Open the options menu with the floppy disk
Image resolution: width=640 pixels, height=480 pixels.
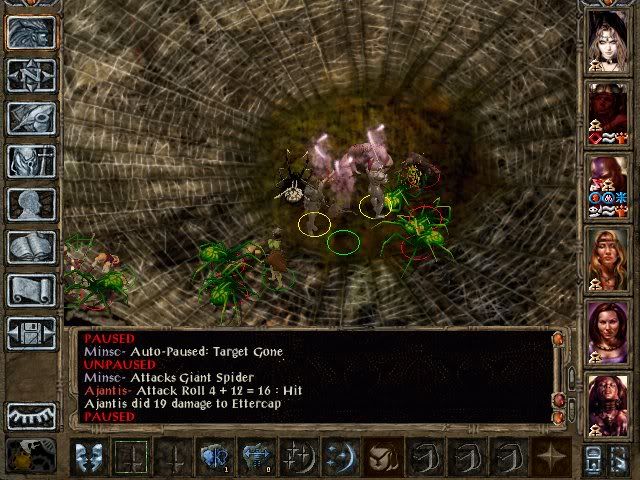point(31,333)
